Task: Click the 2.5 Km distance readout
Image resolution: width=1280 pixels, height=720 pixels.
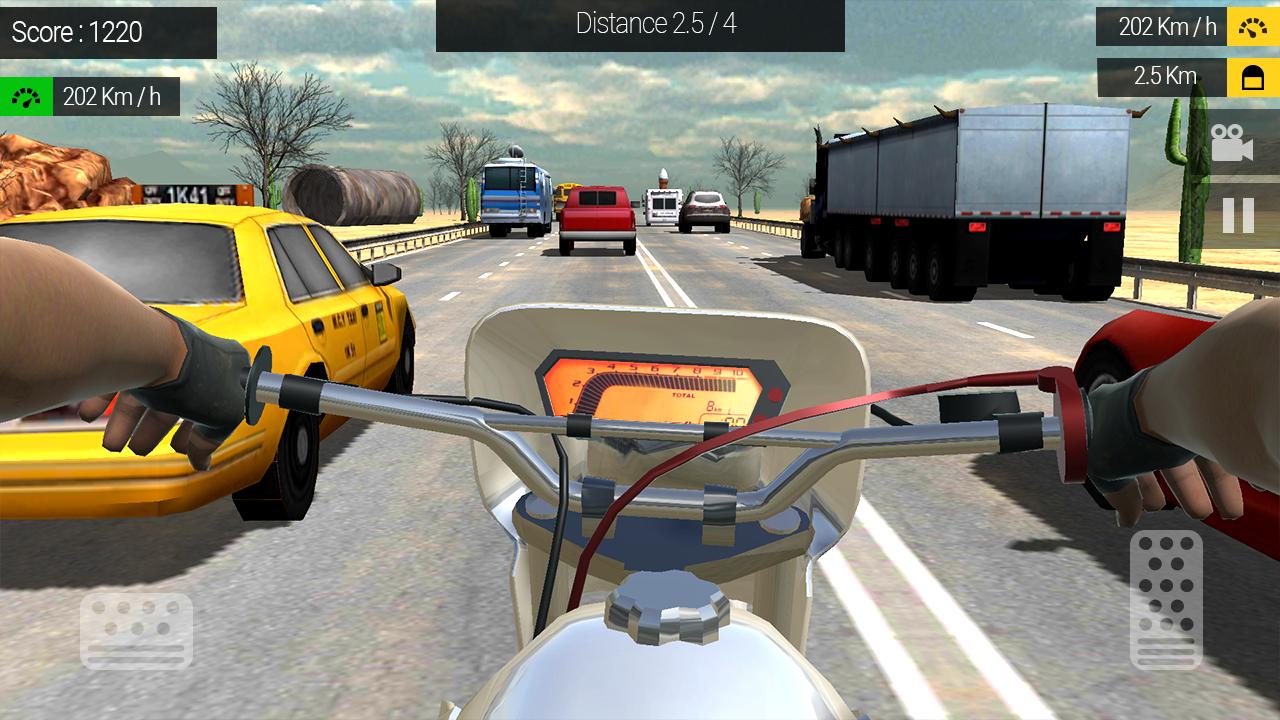Action: pos(1160,77)
